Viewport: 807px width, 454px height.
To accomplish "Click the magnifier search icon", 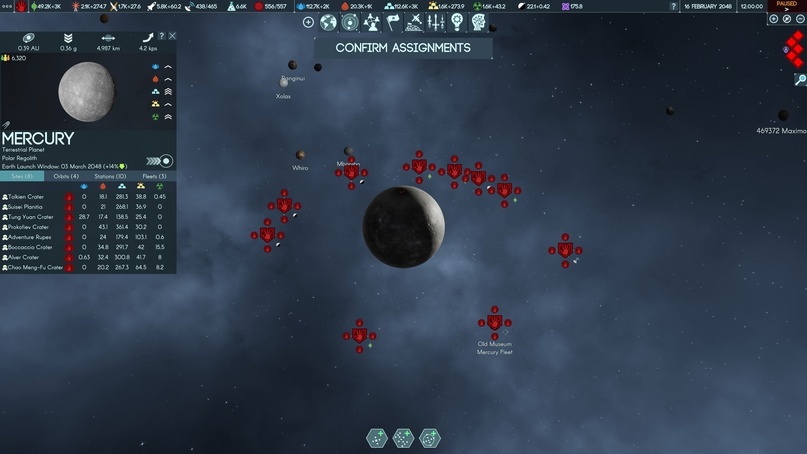I will [800, 79].
